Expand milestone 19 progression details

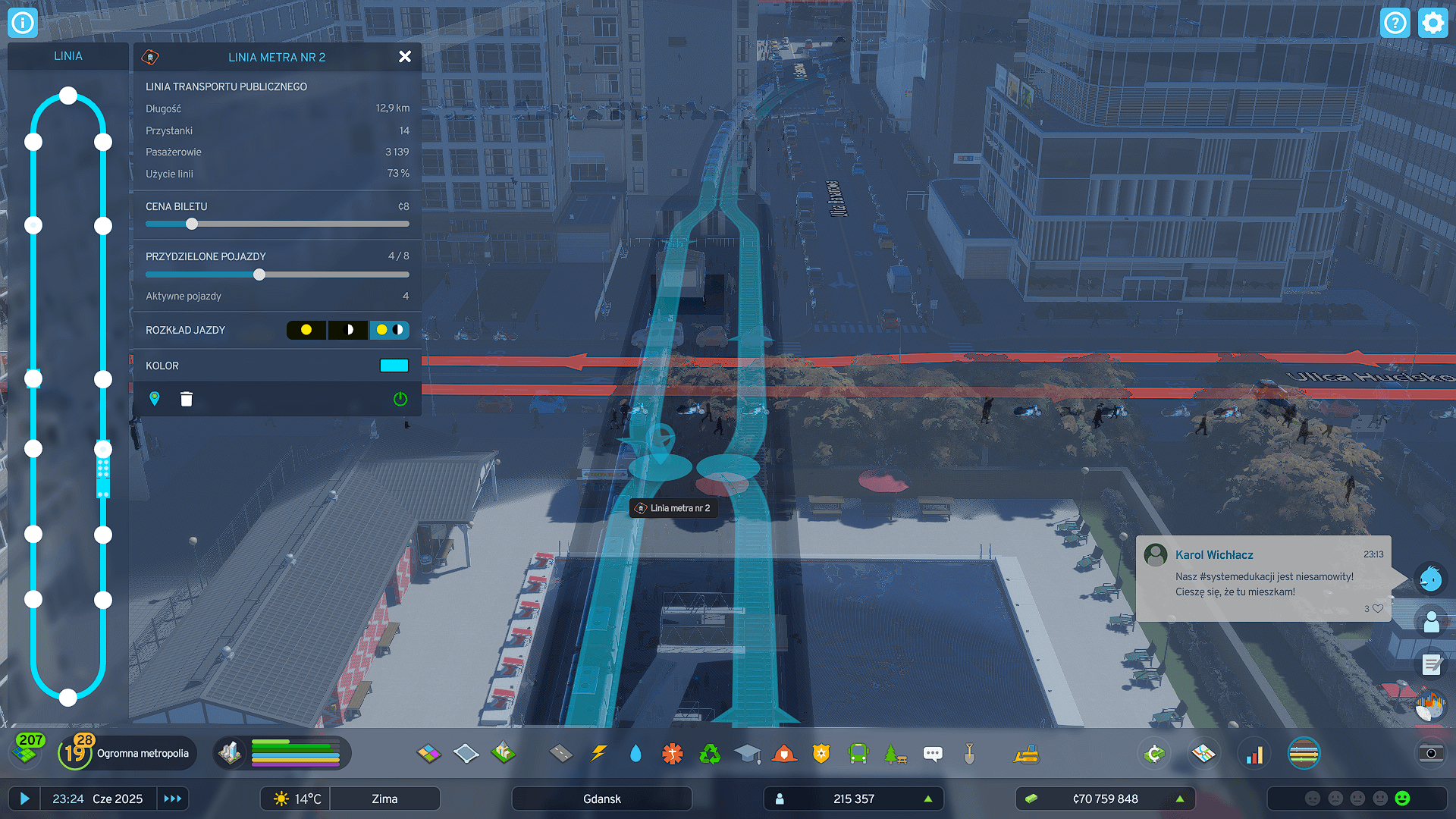[75, 752]
